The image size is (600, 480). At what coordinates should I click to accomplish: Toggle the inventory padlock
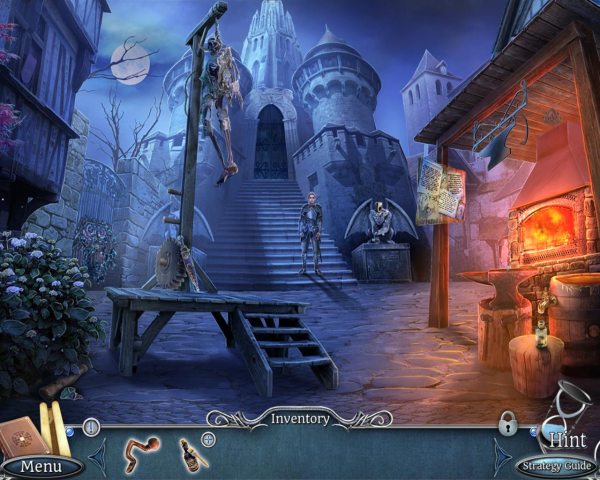point(508,424)
